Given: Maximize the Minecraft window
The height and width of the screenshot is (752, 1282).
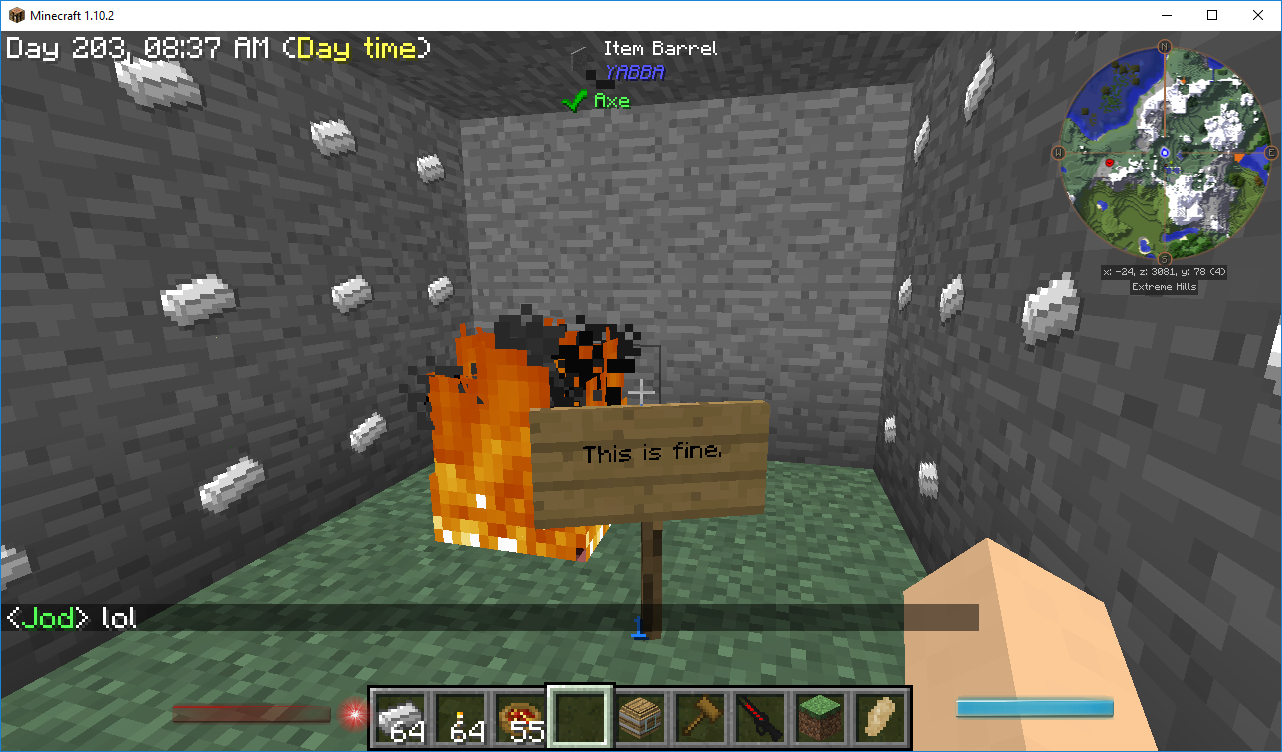Looking at the screenshot, I should pos(1211,15).
